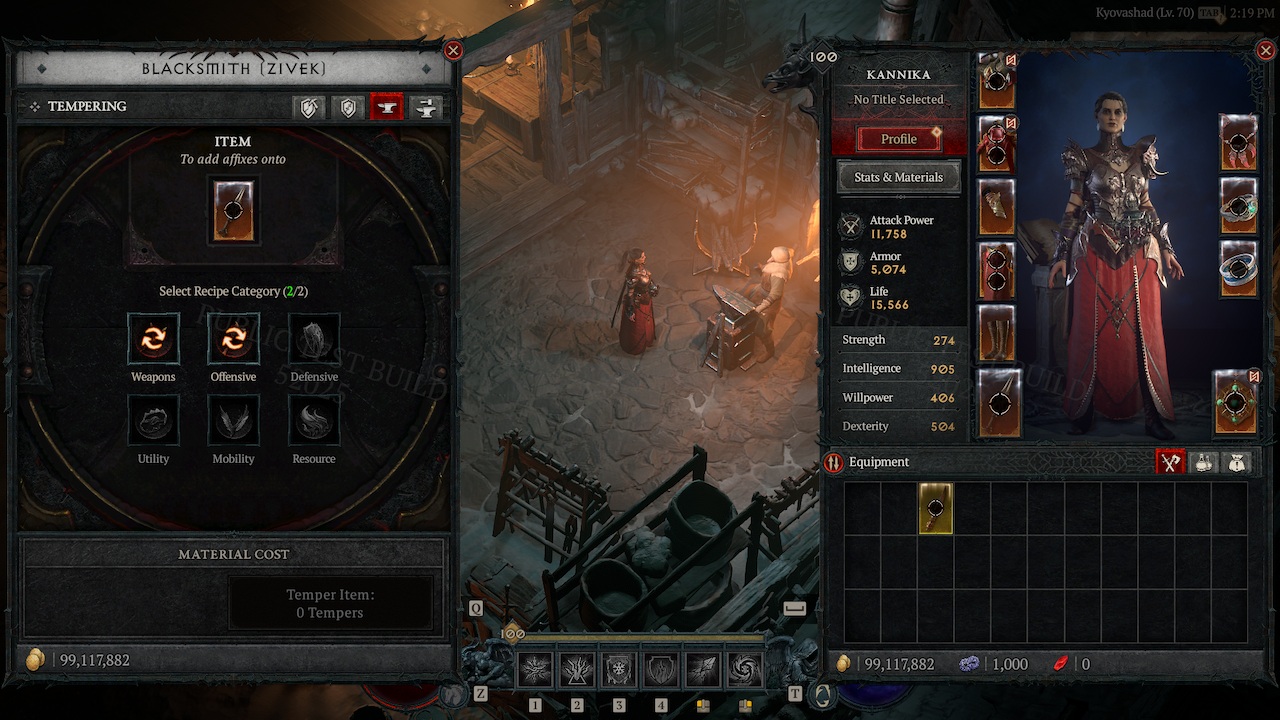Select the Resource recipe category

click(x=314, y=421)
